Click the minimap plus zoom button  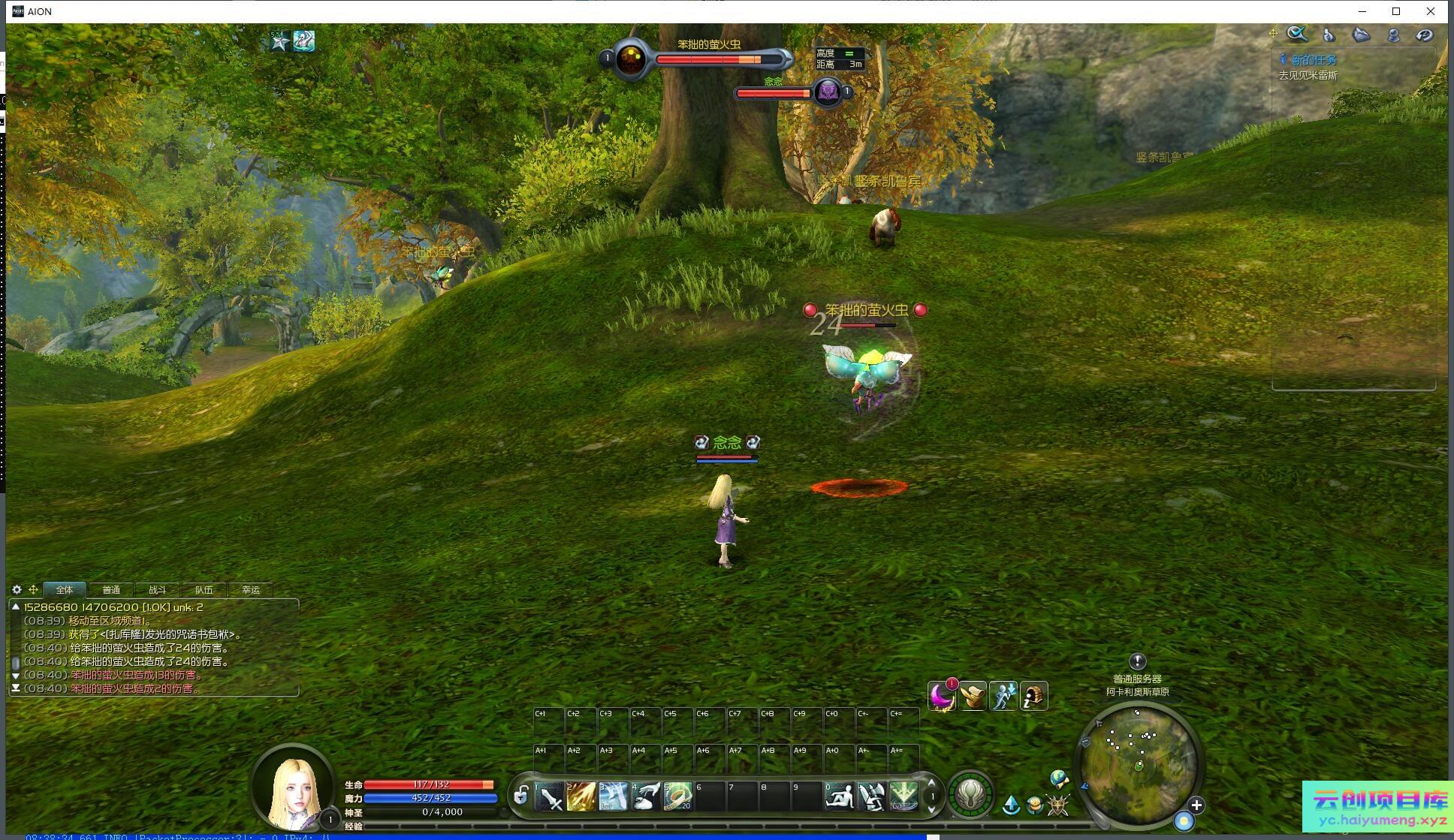click(1196, 805)
